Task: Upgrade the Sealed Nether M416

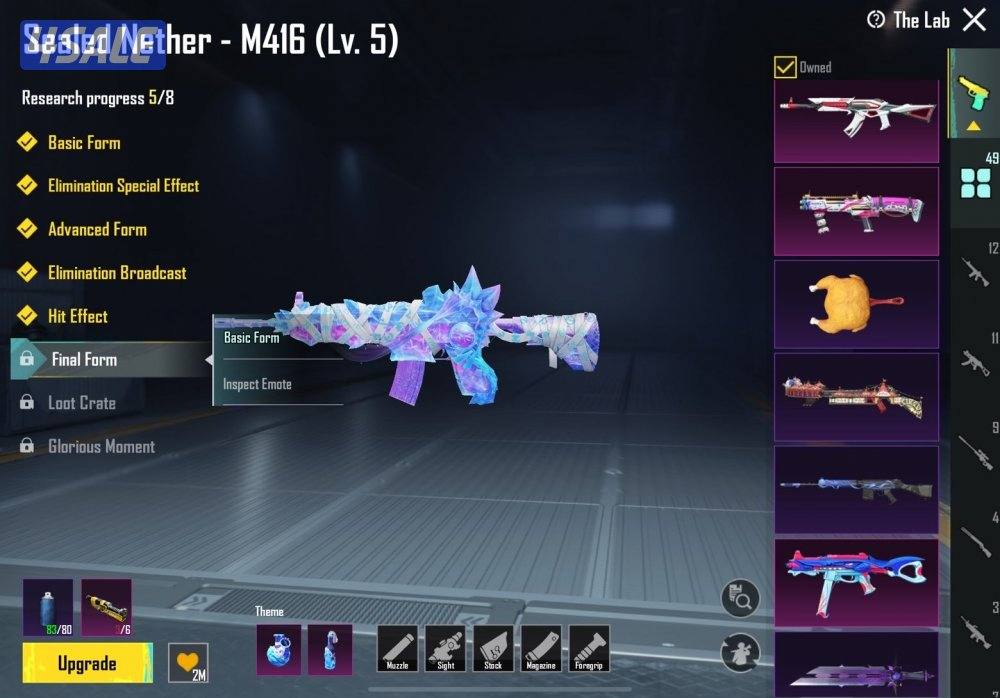Action: 87,663
